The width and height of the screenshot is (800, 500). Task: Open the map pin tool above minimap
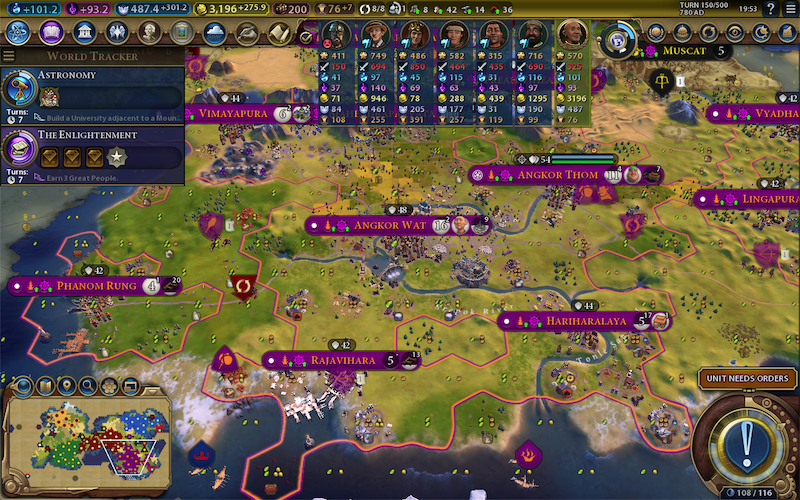pos(68,385)
